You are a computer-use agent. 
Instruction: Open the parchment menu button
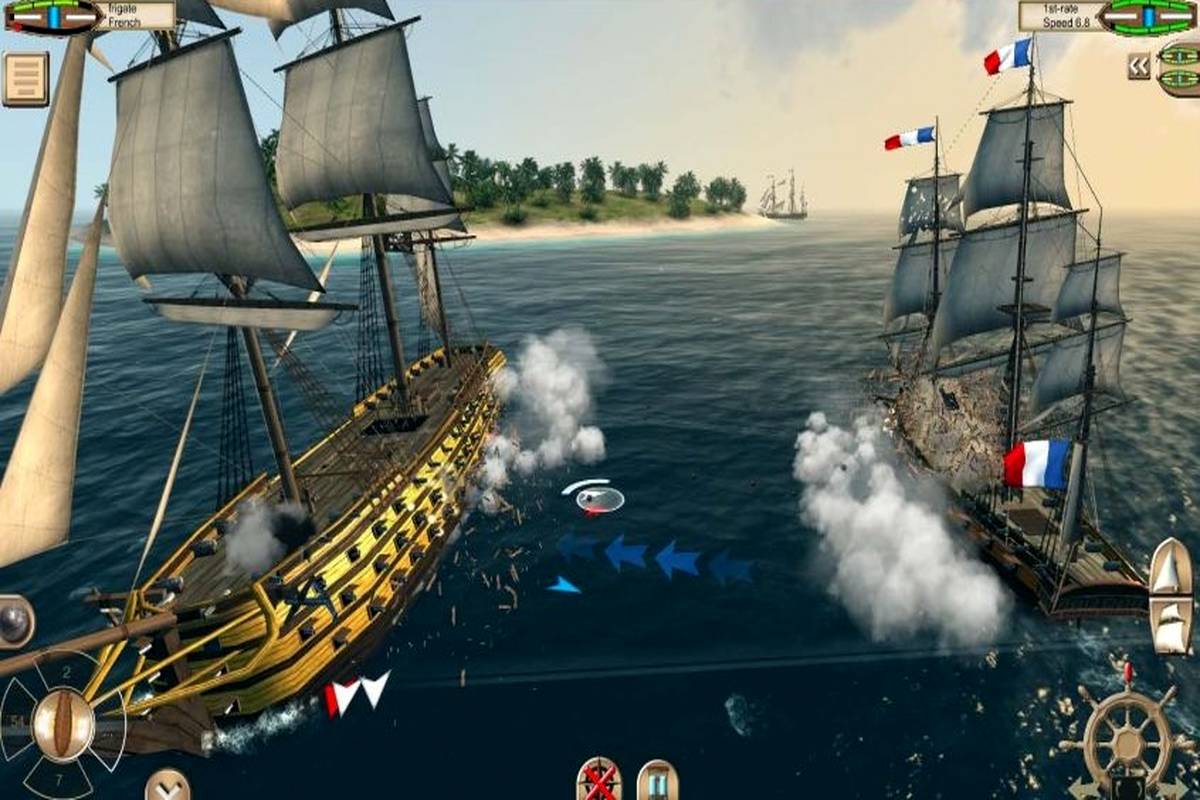25,79
